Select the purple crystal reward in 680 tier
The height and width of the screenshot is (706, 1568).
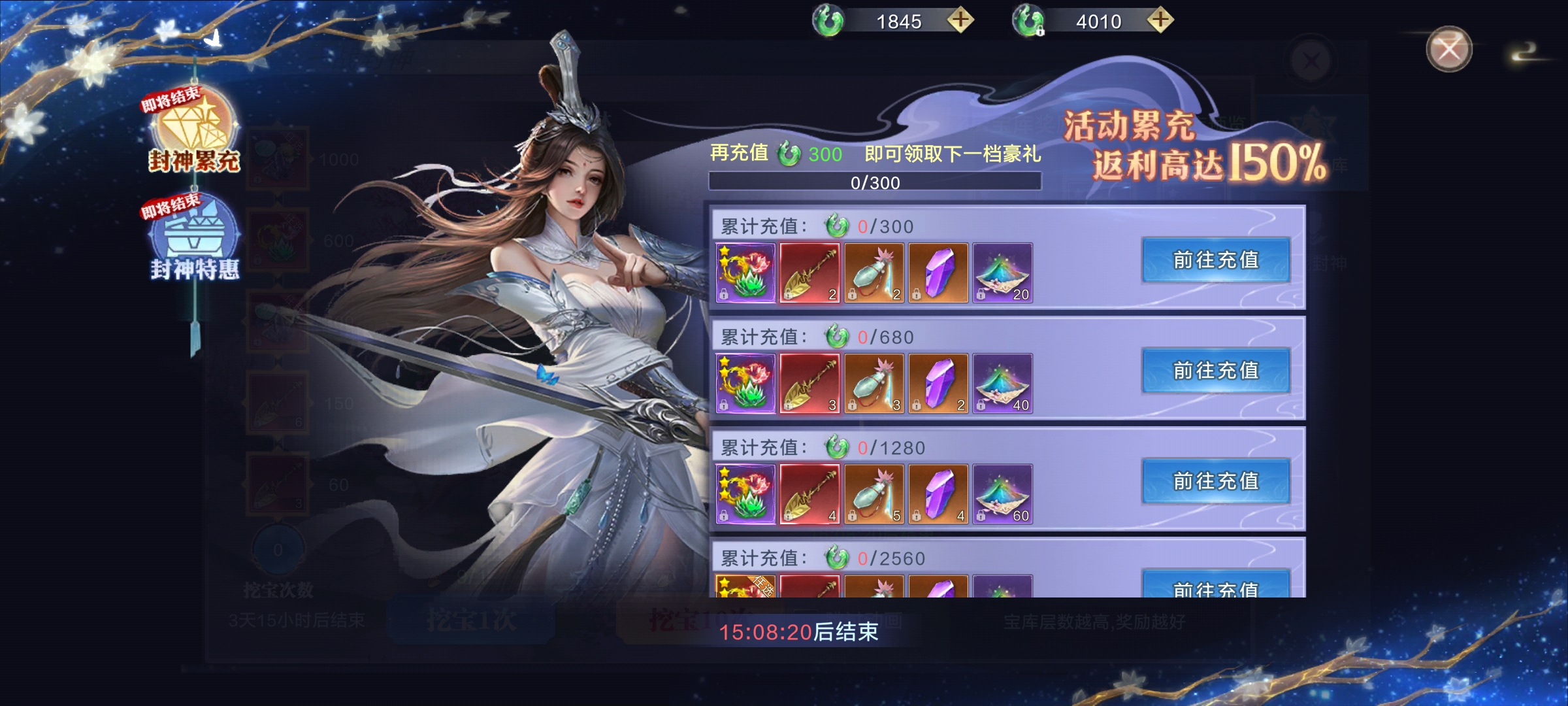[938, 383]
